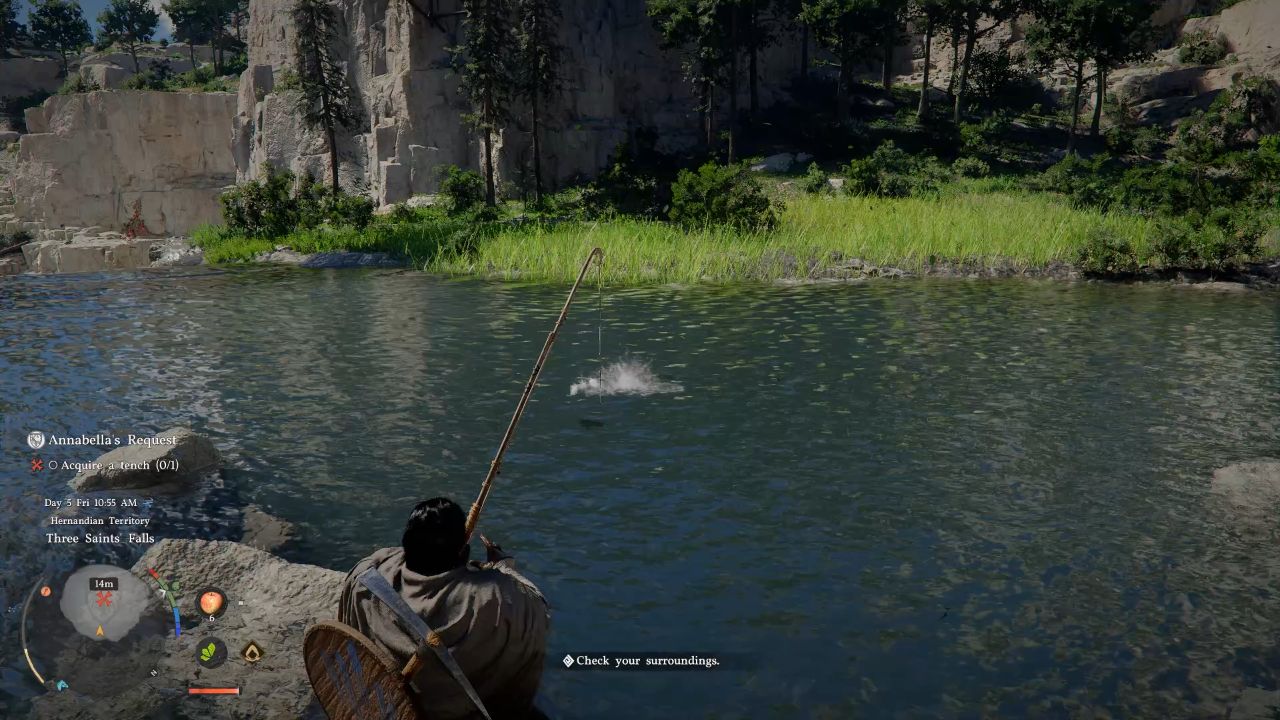The image size is (1280, 720).
Task: Click the diamond icon before the surroundings prompt
Action: click(x=569, y=661)
